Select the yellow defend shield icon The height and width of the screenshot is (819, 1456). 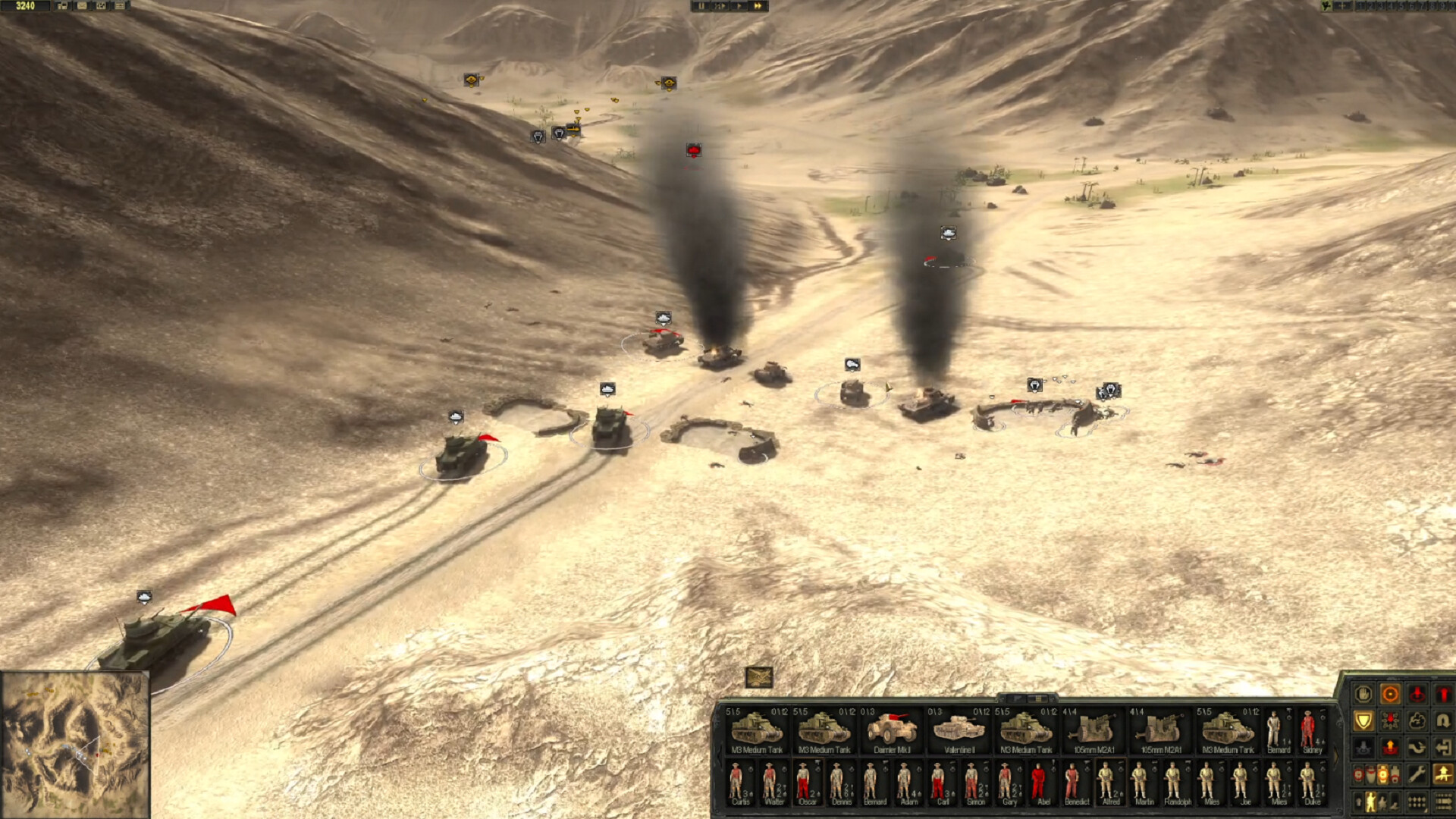(1364, 720)
